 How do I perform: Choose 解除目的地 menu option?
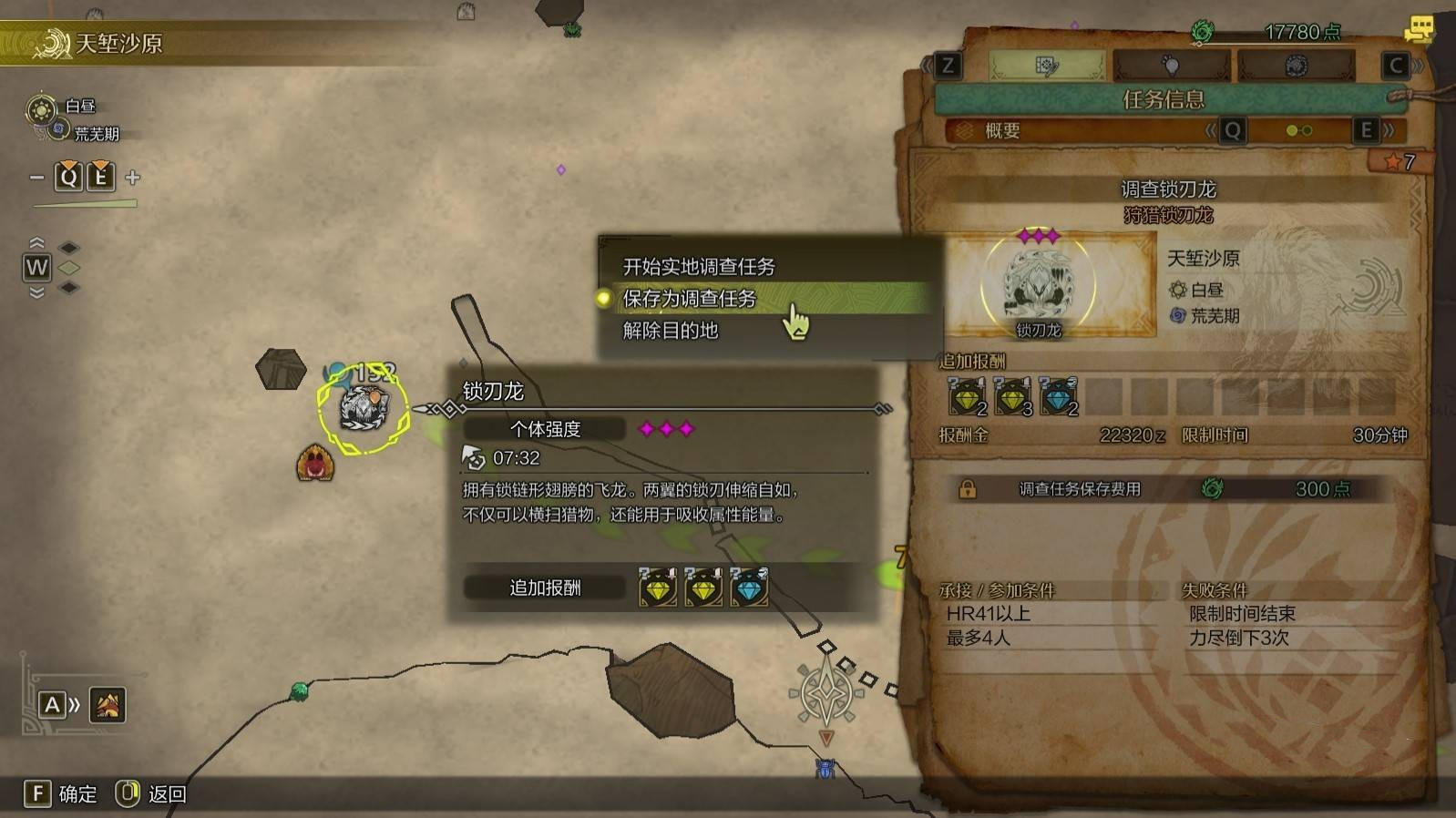671,331
